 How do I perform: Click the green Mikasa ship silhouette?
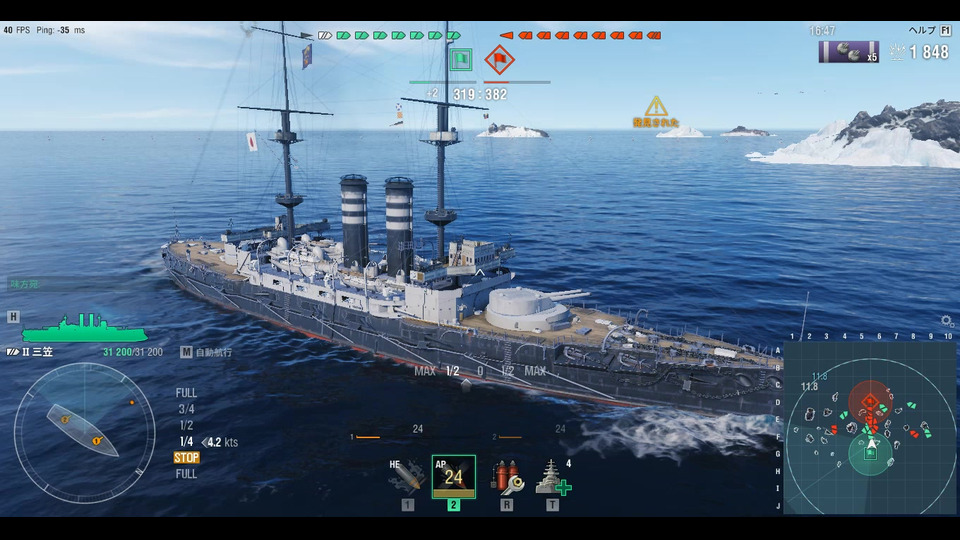coord(84,330)
